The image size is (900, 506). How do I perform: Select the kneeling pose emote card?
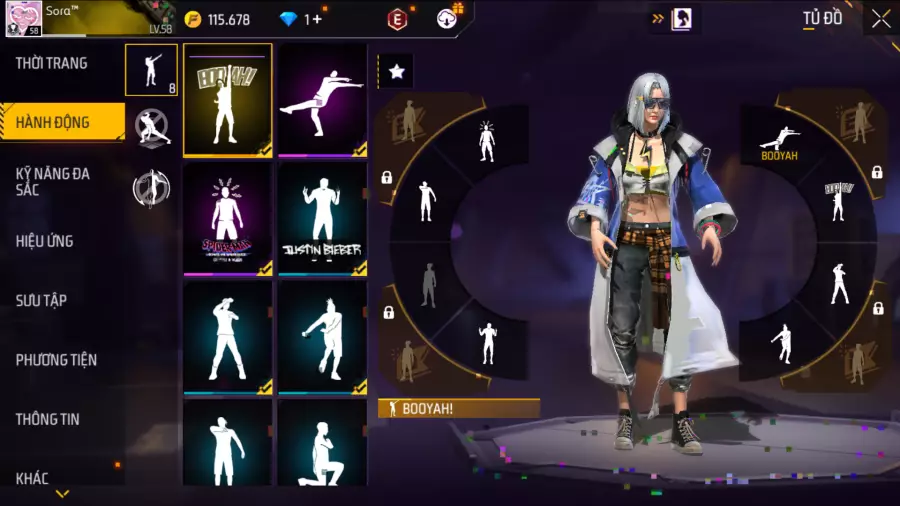[322, 445]
